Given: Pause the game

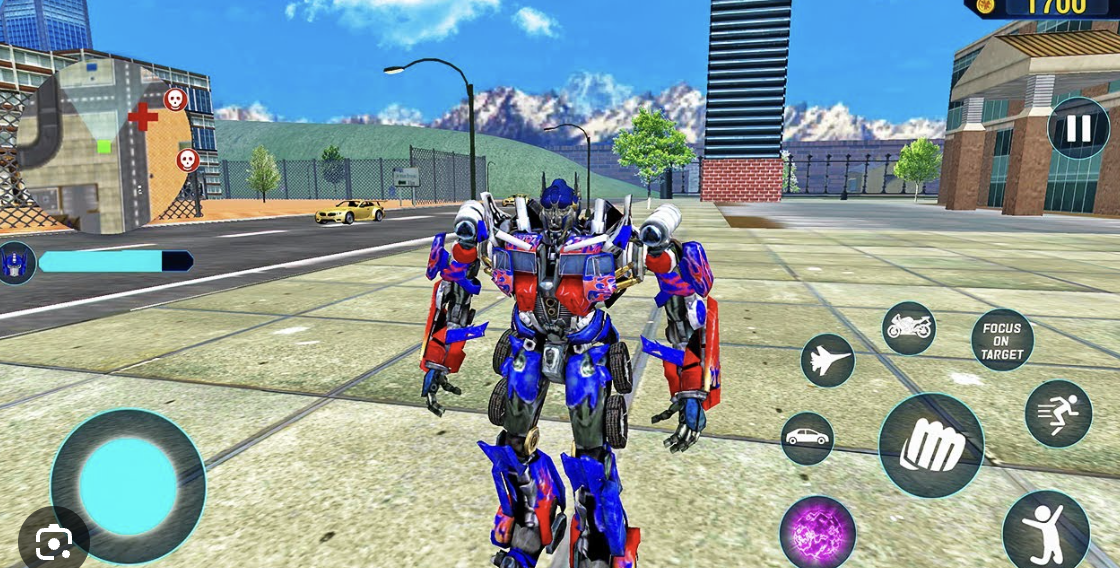Looking at the screenshot, I should point(1078,128).
